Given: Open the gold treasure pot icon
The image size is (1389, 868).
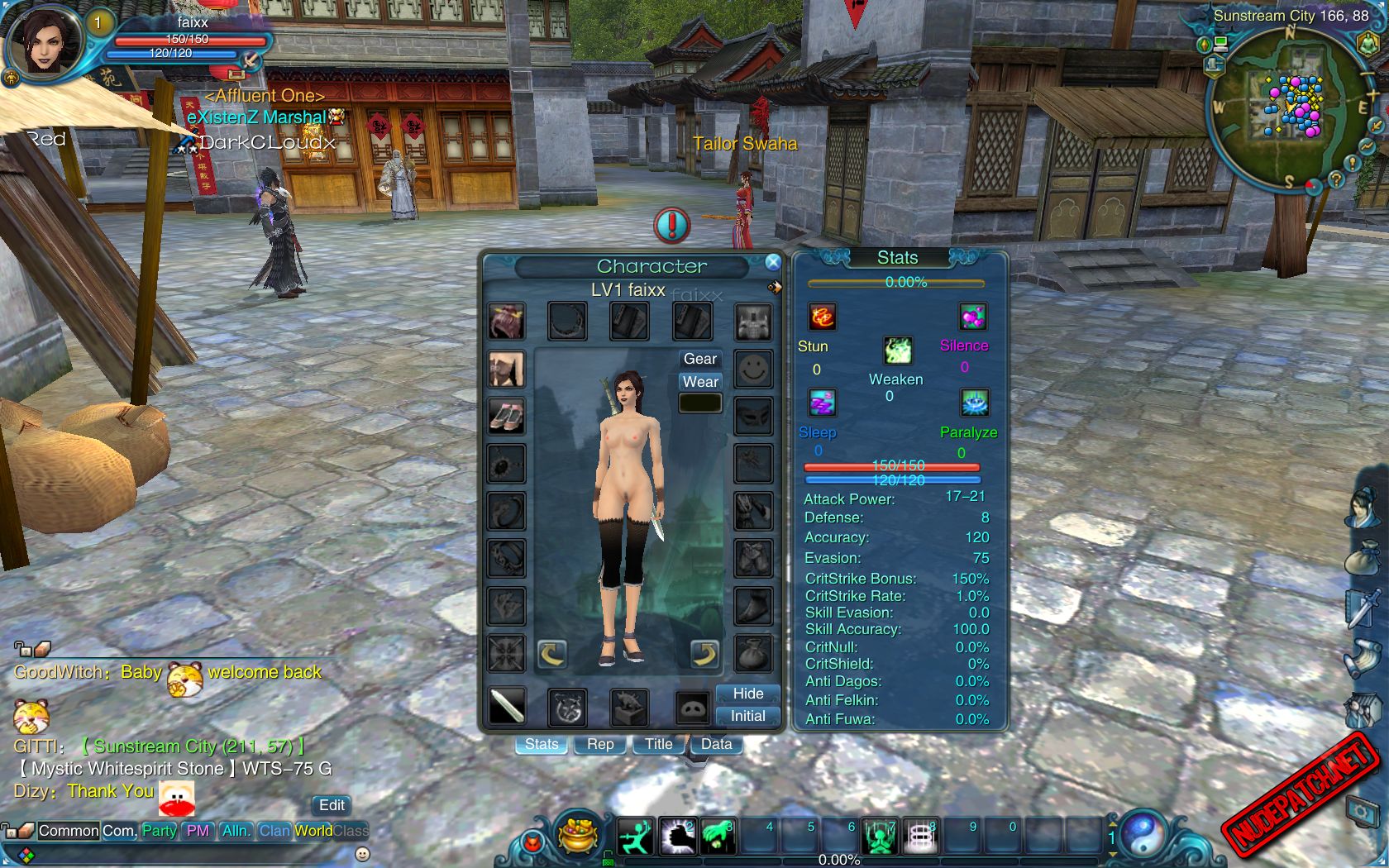Looking at the screenshot, I should [x=579, y=835].
